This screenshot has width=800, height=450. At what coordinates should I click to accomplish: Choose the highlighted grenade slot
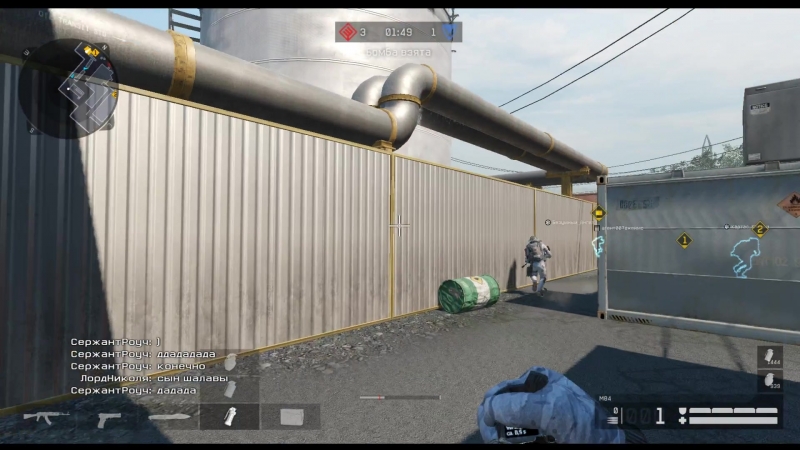230,416
